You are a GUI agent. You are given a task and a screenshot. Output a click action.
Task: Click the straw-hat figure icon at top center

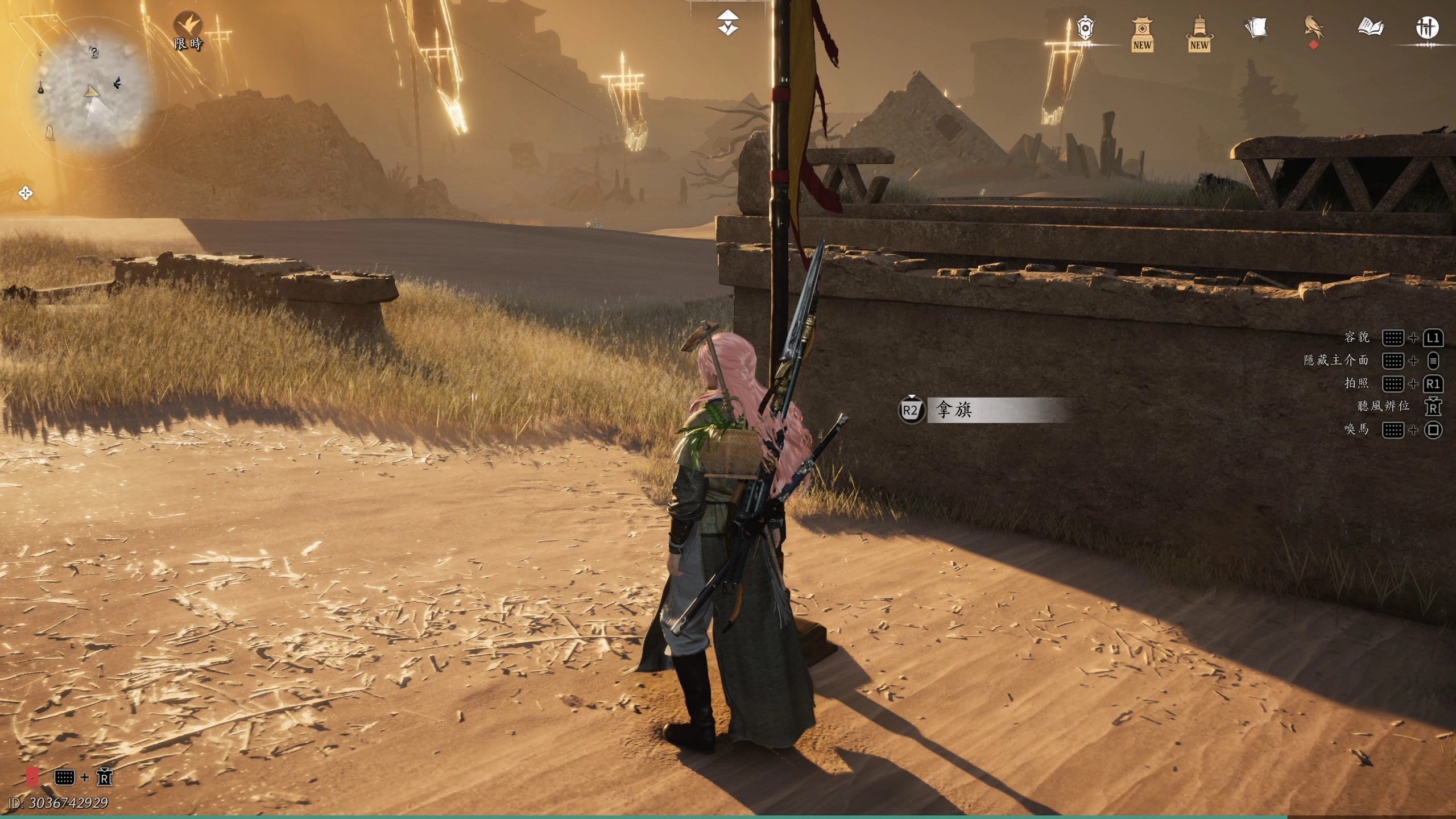pos(728,24)
